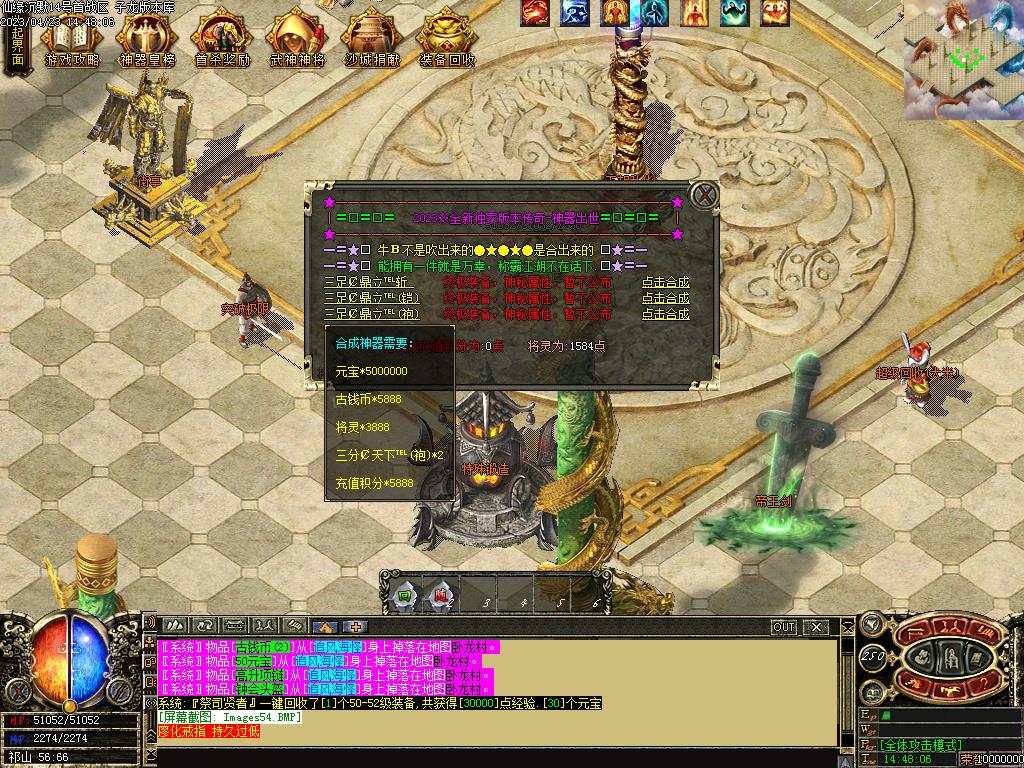1024x768 pixels.
Task: Toggle the 起界面 side tab
Action: click(x=17, y=45)
